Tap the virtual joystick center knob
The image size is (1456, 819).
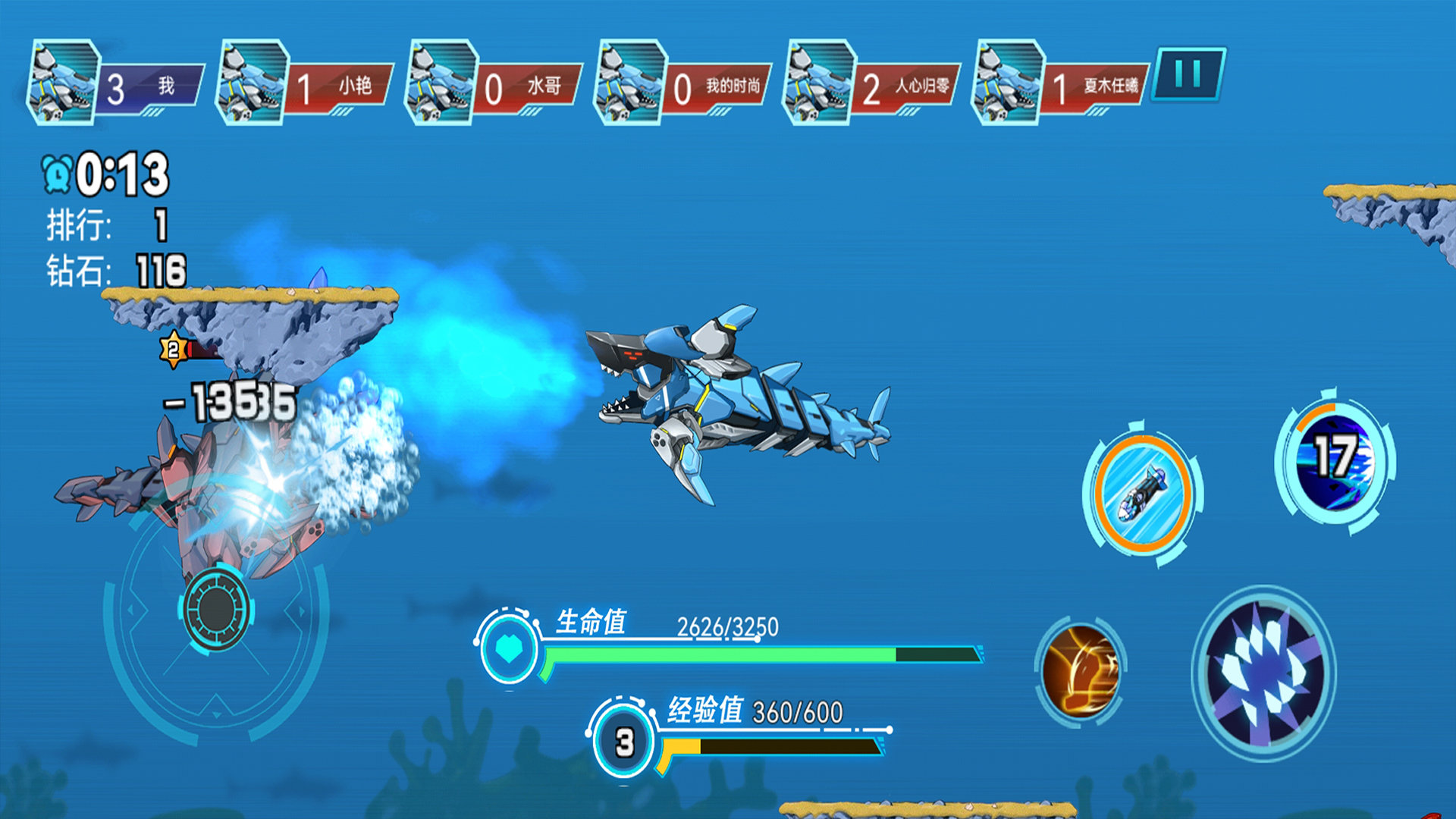point(216,608)
